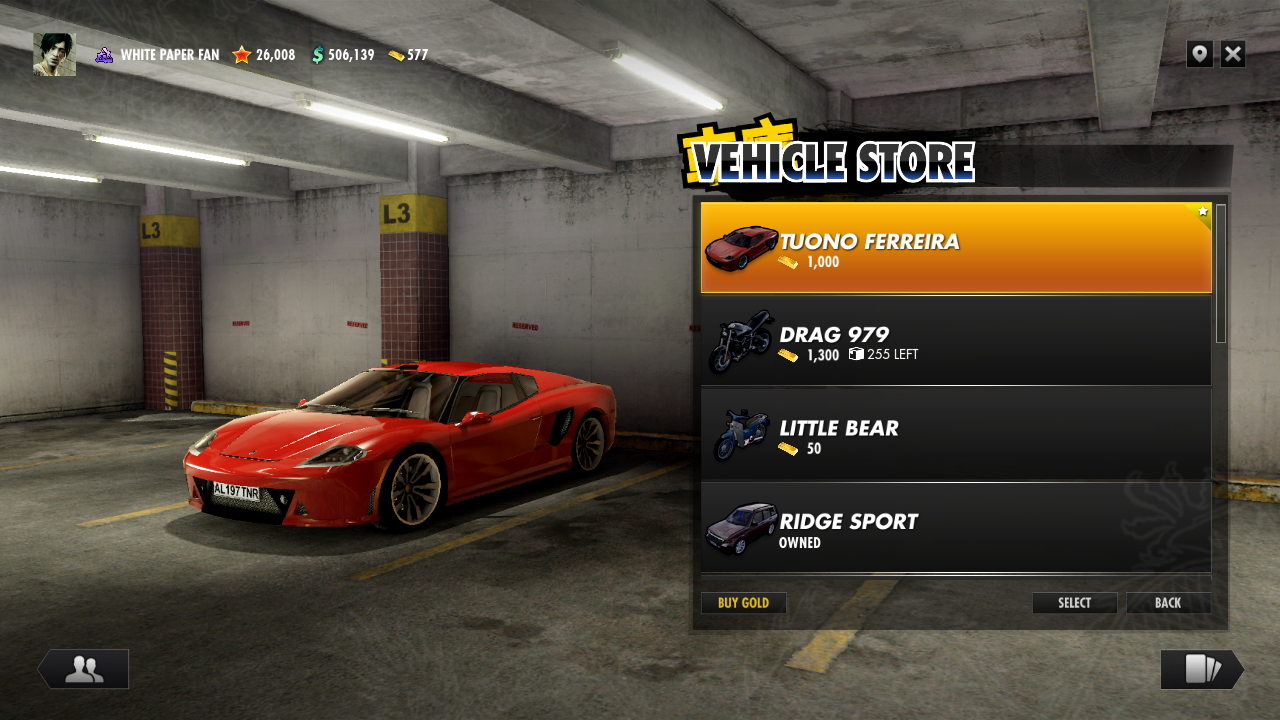1280x720 pixels.
Task: Confirm with the Select button
Action: point(1074,603)
